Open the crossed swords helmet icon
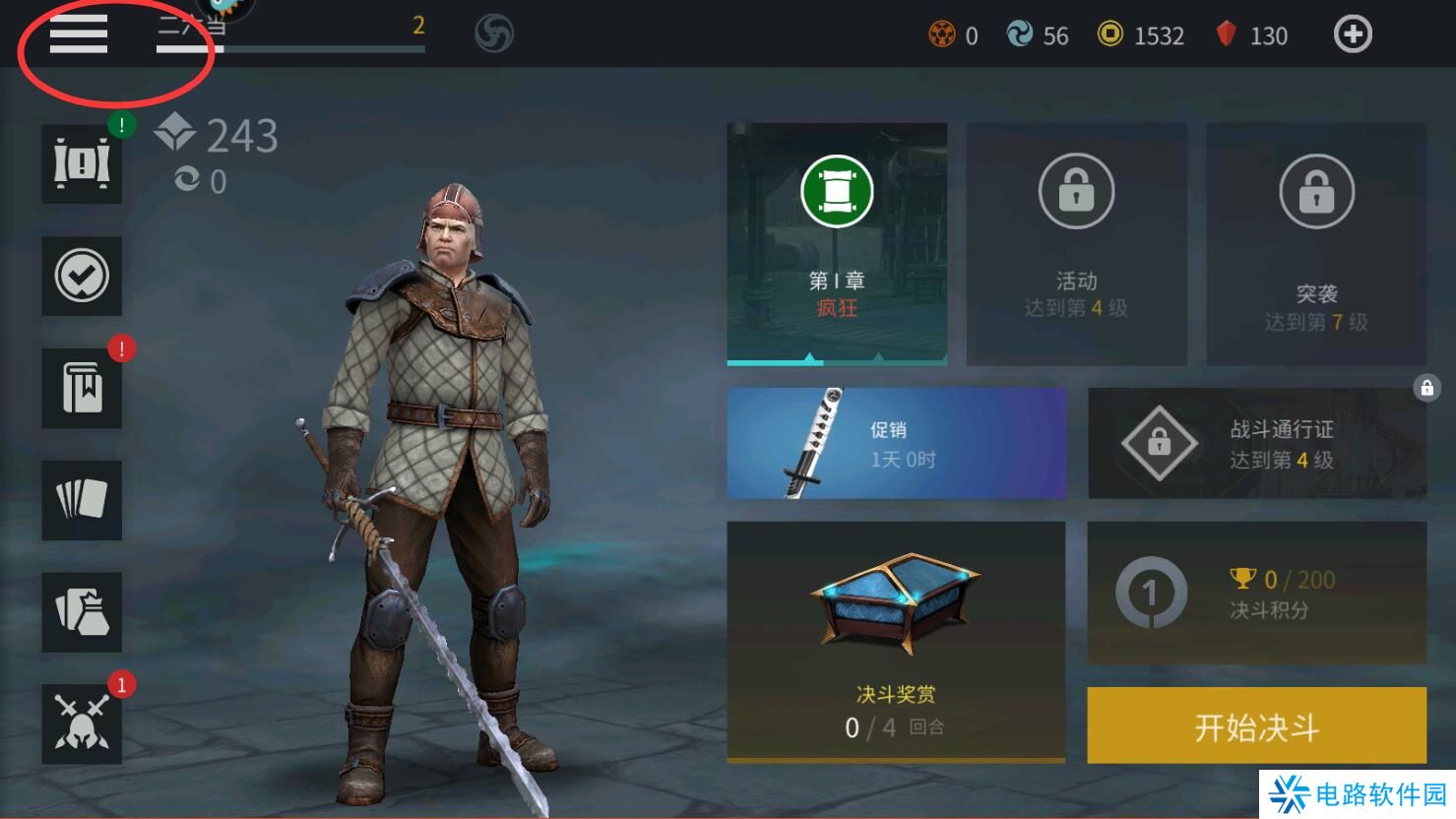The height and width of the screenshot is (819, 1456). pos(82,724)
